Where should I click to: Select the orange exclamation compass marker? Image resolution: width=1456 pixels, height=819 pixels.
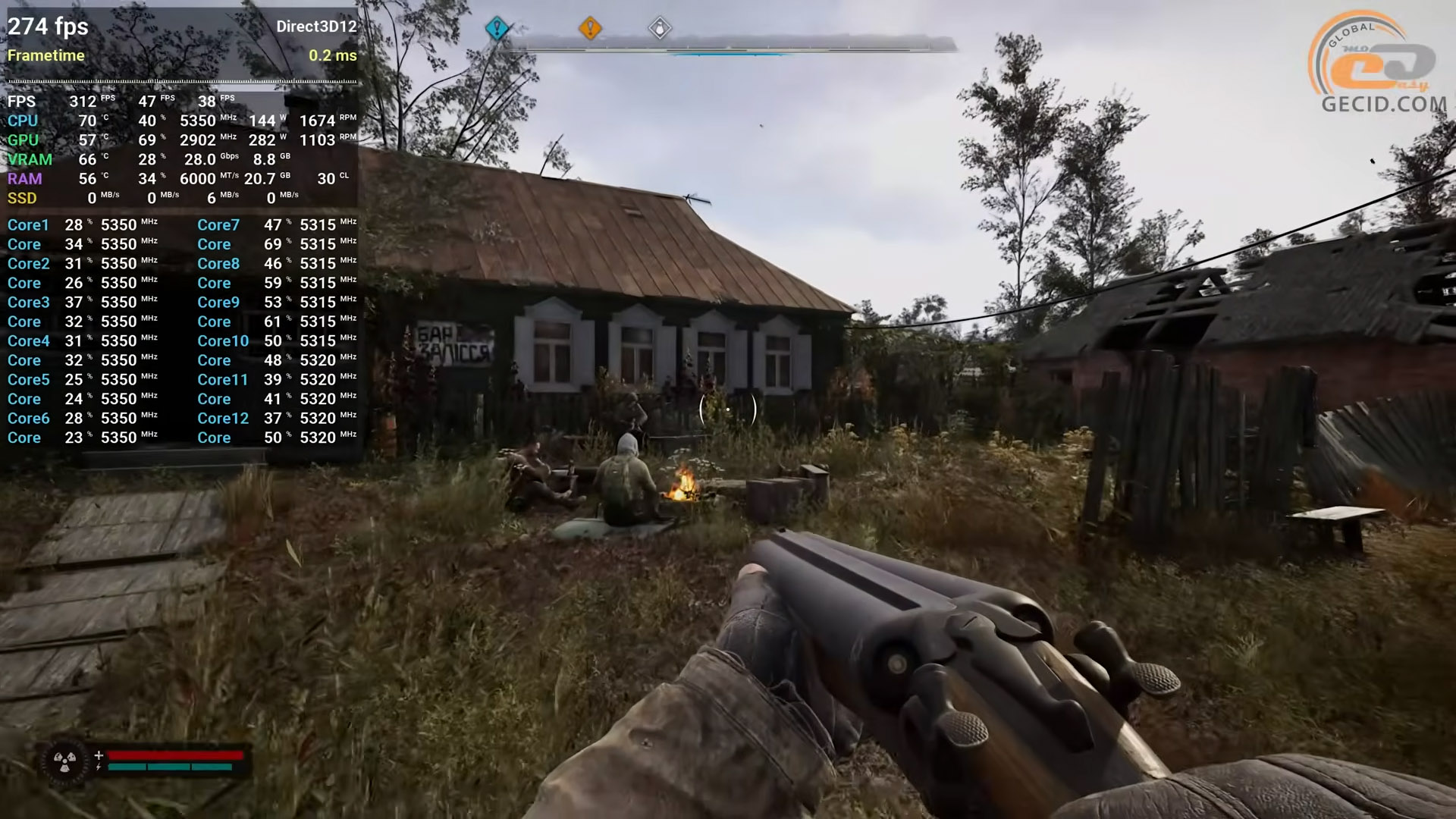pyautogui.click(x=590, y=28)
